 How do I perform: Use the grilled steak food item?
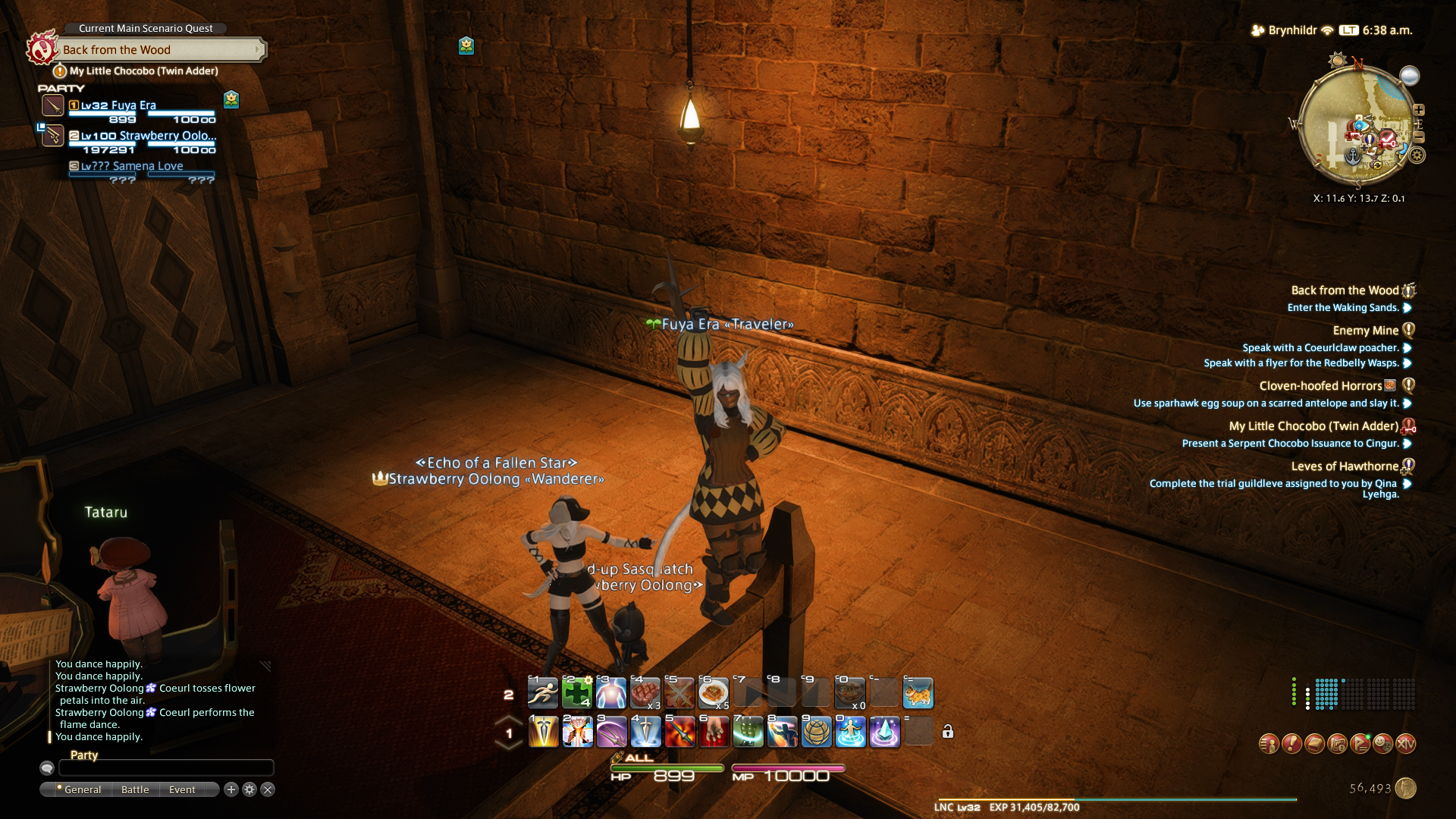(645, 693)
